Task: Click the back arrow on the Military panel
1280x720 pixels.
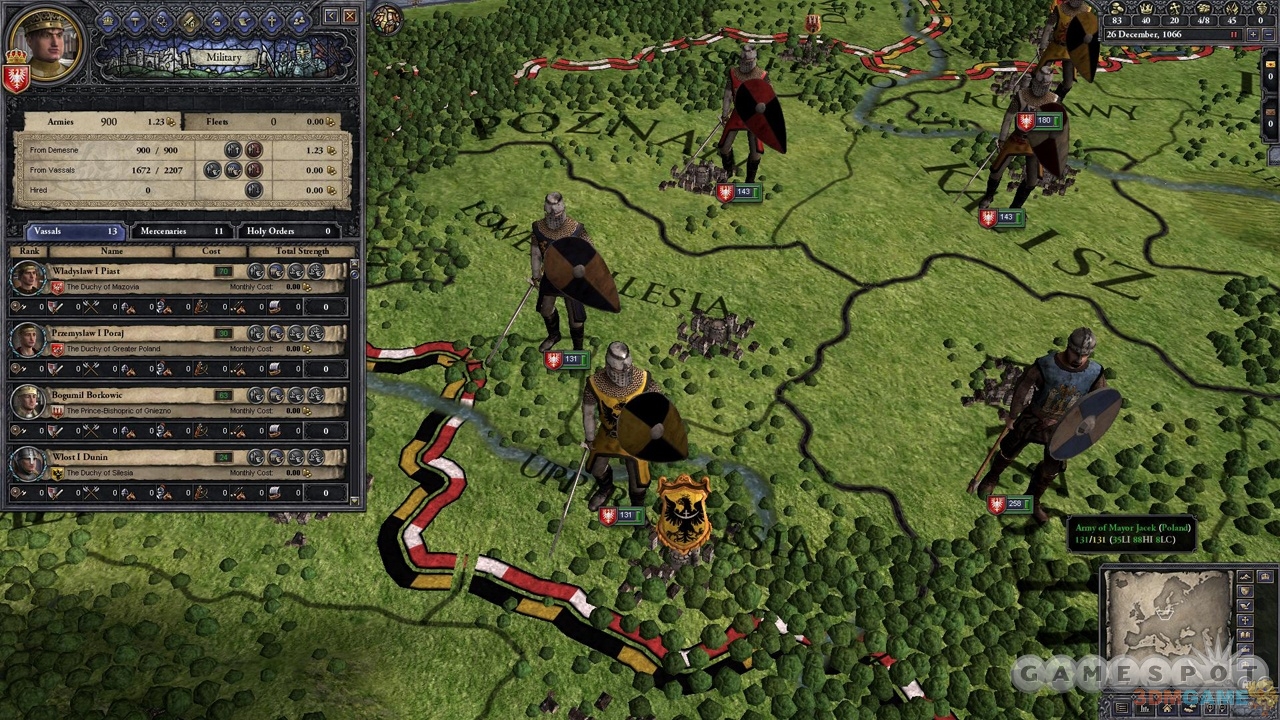Action: coord(331,16)
